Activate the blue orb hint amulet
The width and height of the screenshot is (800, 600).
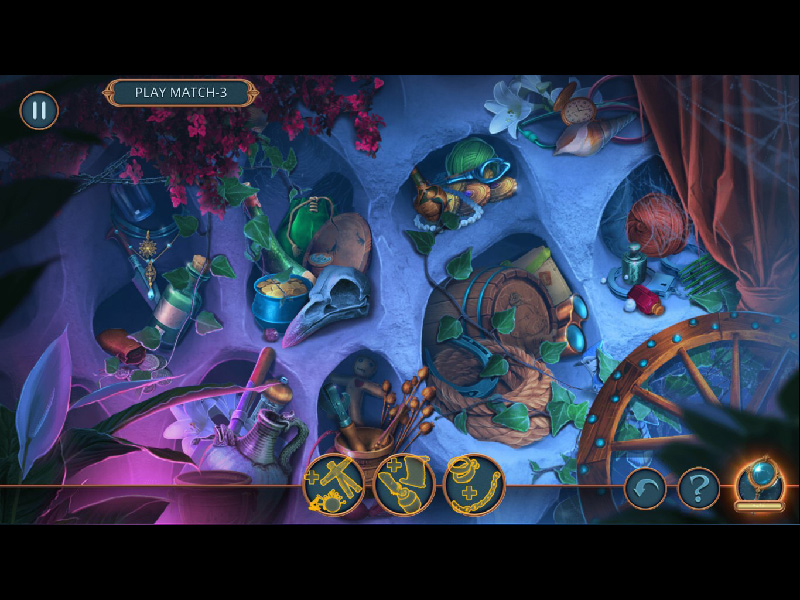pos(759,483)
